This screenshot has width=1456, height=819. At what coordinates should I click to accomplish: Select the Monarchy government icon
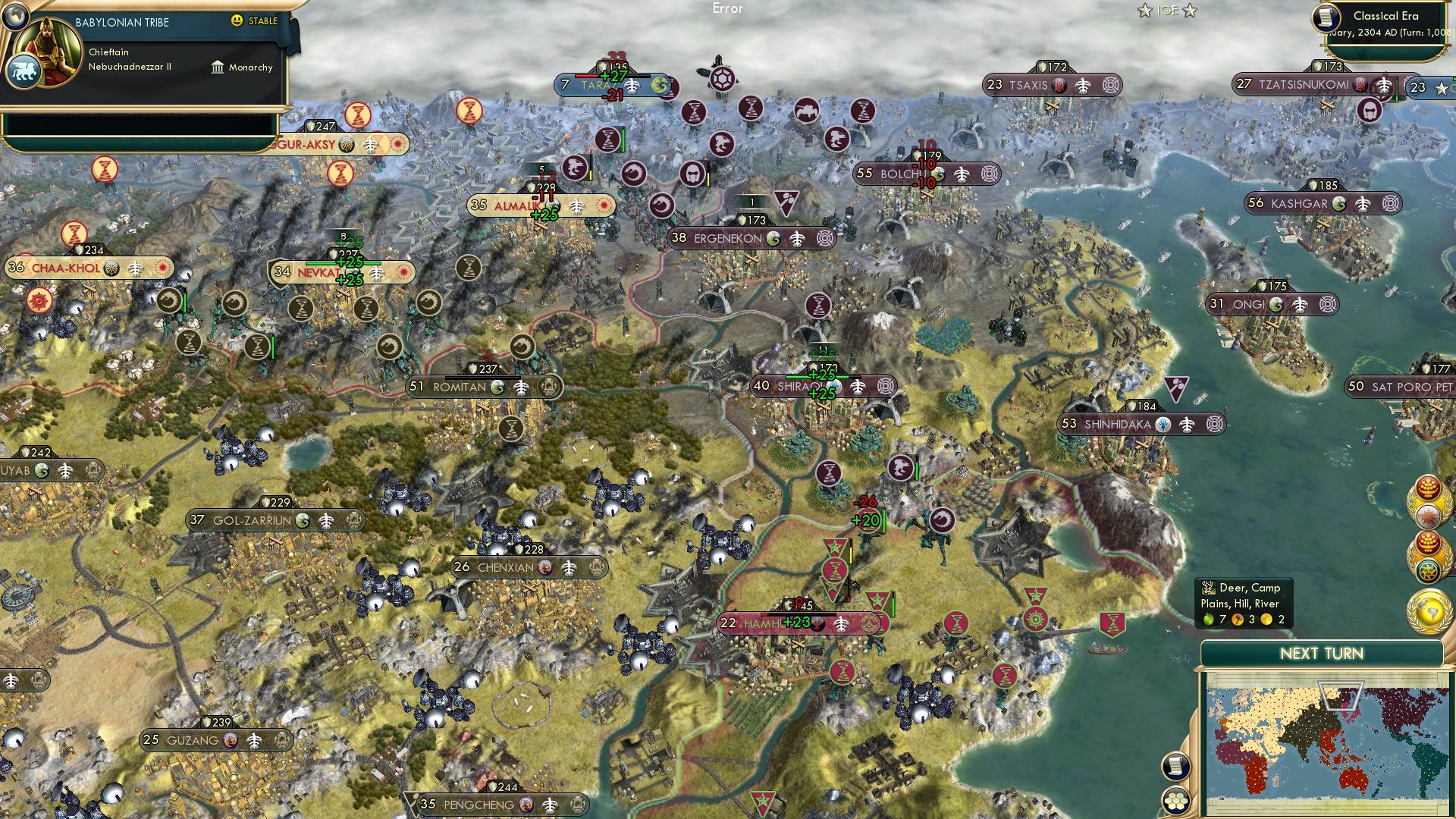pos(218,67)
